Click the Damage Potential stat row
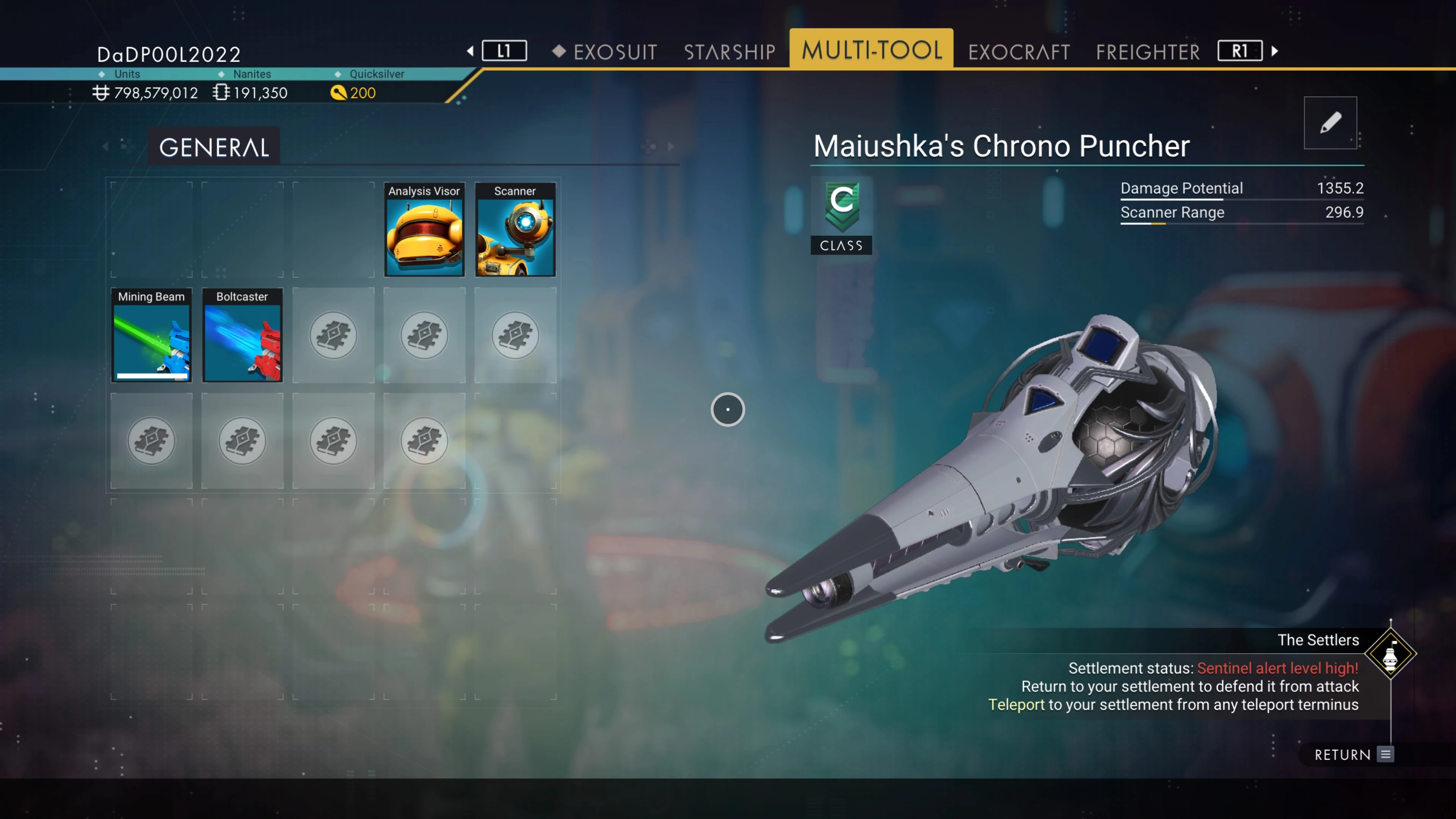The width and height of the screenshot is (1456, 819). coord(1242,188)
